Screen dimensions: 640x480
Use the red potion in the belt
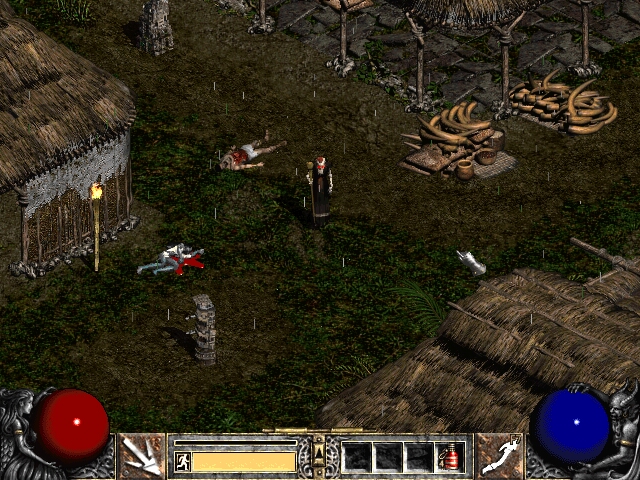pyautogui.click(x=451, y=458)
